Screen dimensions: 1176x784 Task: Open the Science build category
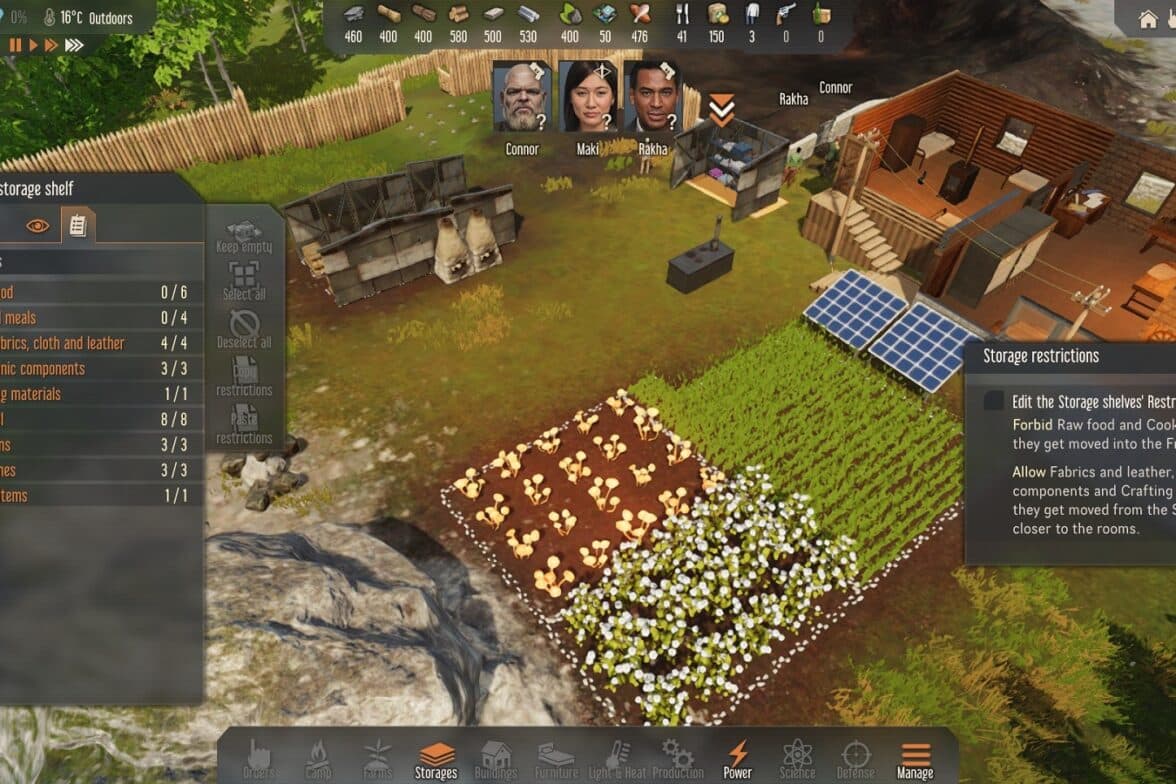click(x=797, y=760)
